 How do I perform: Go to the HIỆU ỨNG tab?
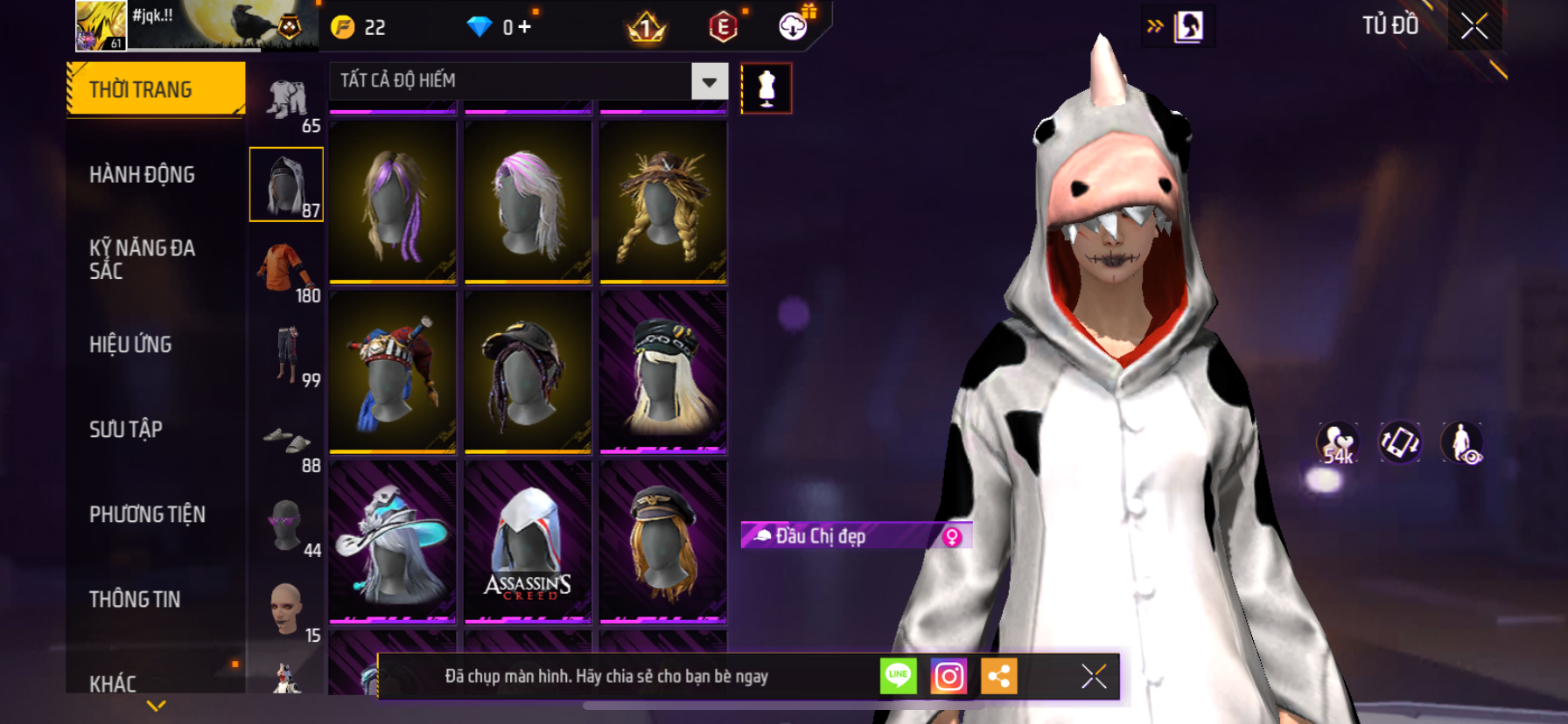(x=130, y=345)
